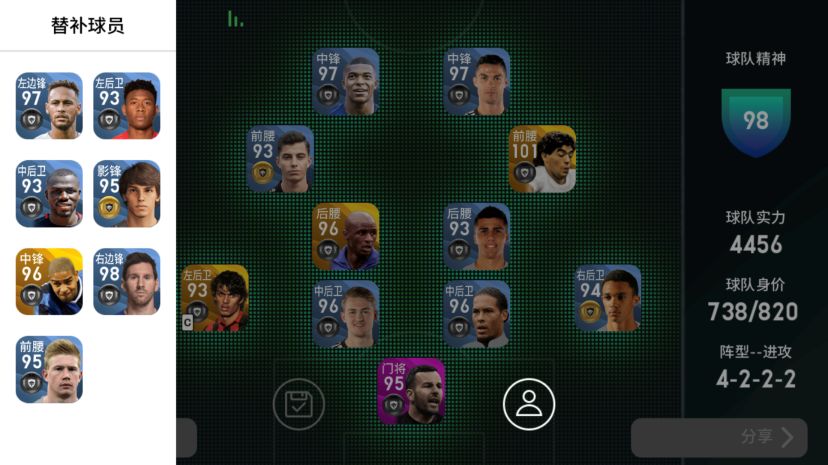This screenshot has width=828, height=465.
Task: Choose the 影锋 95 substitute card
Action: tap(127, 194)
